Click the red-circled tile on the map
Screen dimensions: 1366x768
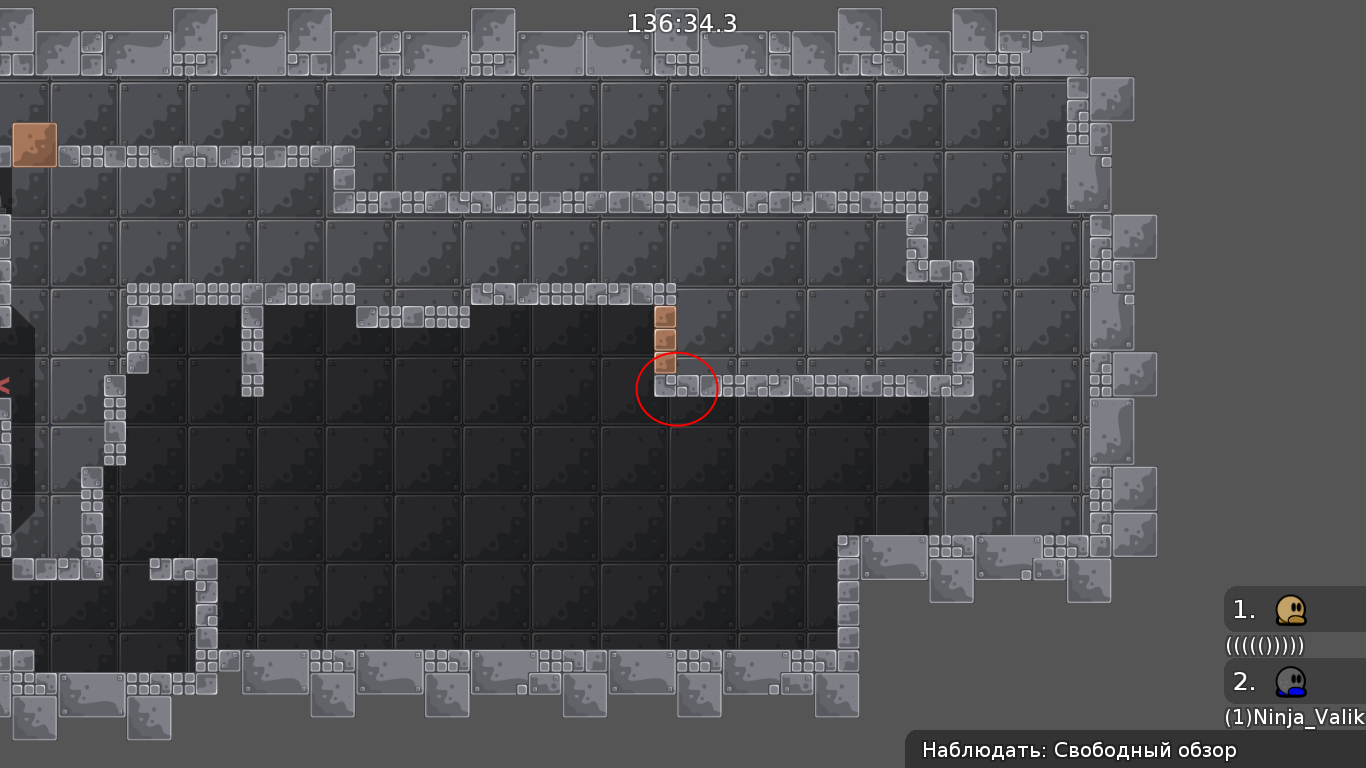coord(677,390)
